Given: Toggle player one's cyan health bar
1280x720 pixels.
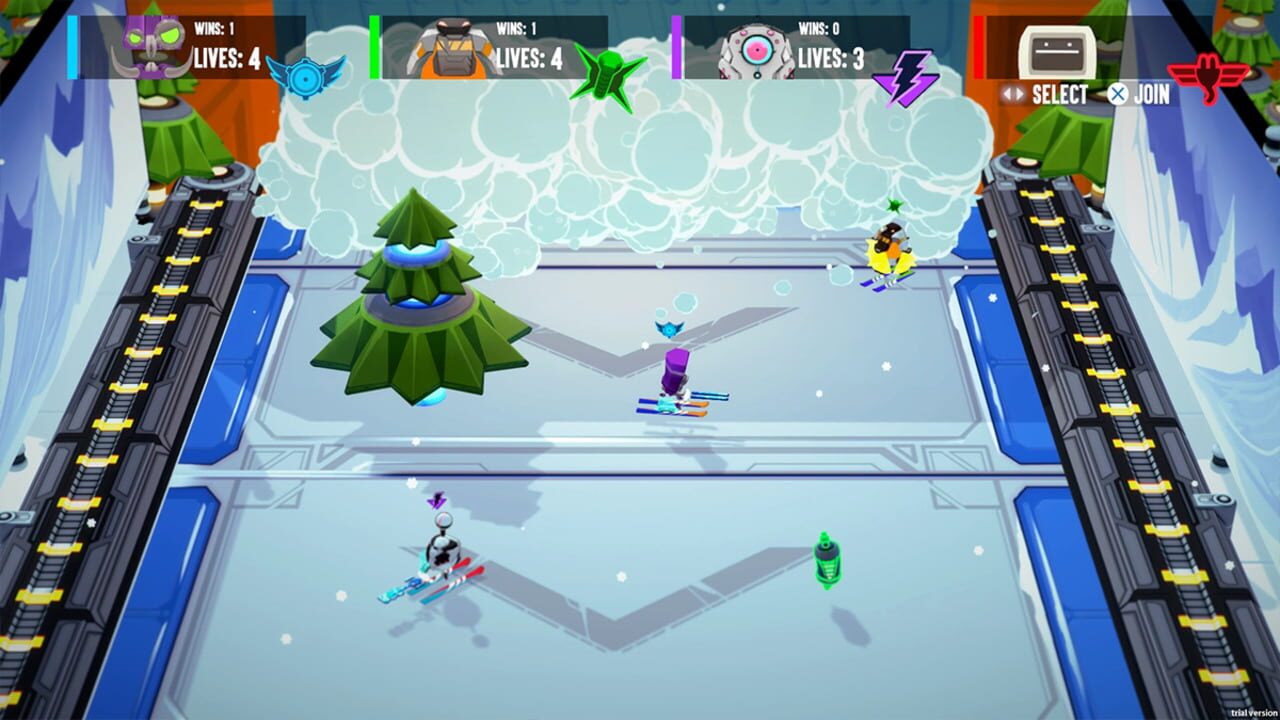Looking at the screenshot, I should (x=70, y=45).
